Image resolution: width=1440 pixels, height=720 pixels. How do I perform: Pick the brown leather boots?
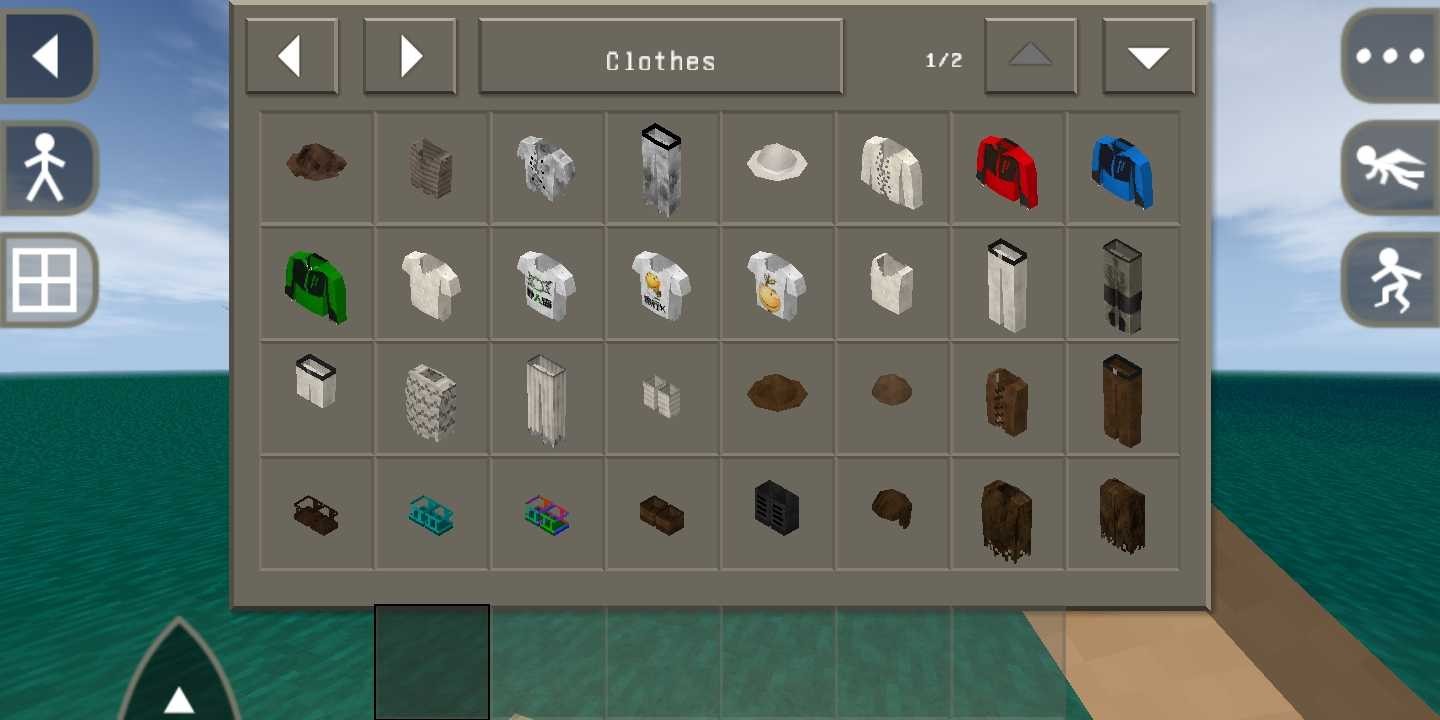(662, 514)
